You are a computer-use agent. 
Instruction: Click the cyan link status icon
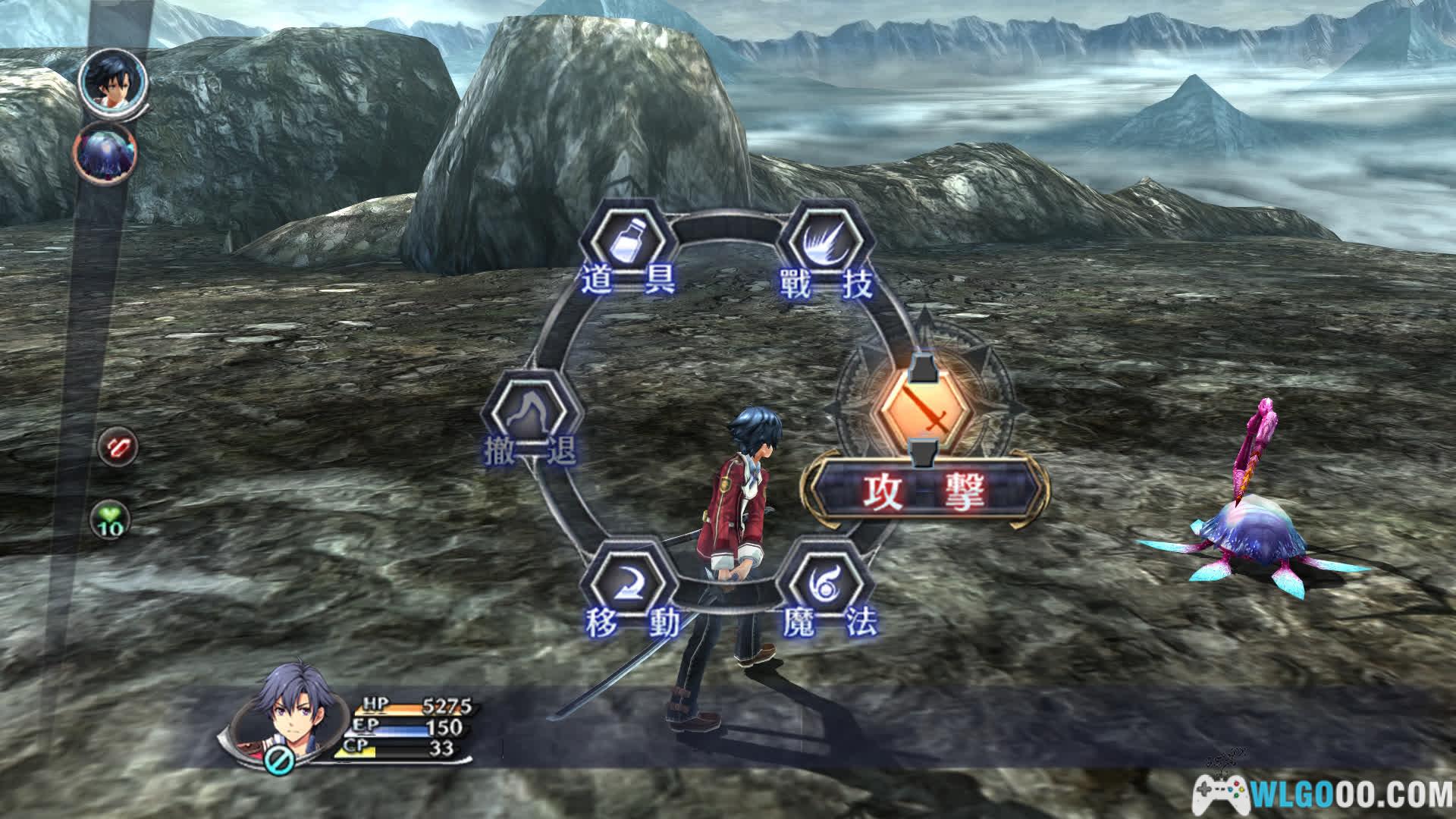(x=278, y=761)
